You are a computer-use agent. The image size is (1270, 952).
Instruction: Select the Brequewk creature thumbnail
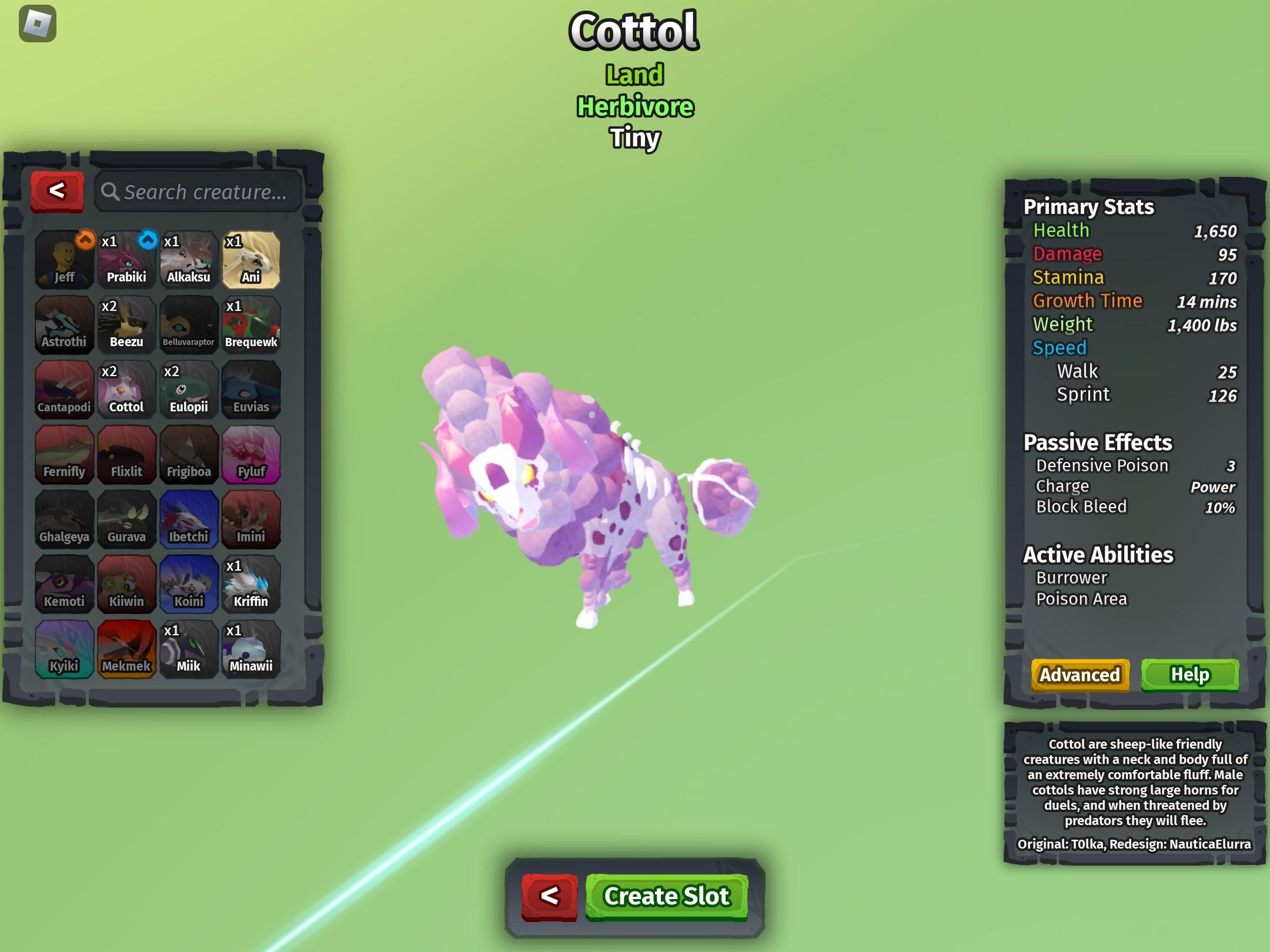coord(252,323)
